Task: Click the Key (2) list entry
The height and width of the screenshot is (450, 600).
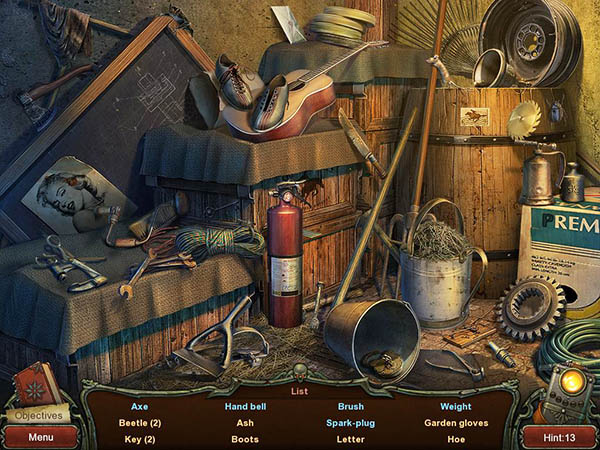Action: (140, 439)
